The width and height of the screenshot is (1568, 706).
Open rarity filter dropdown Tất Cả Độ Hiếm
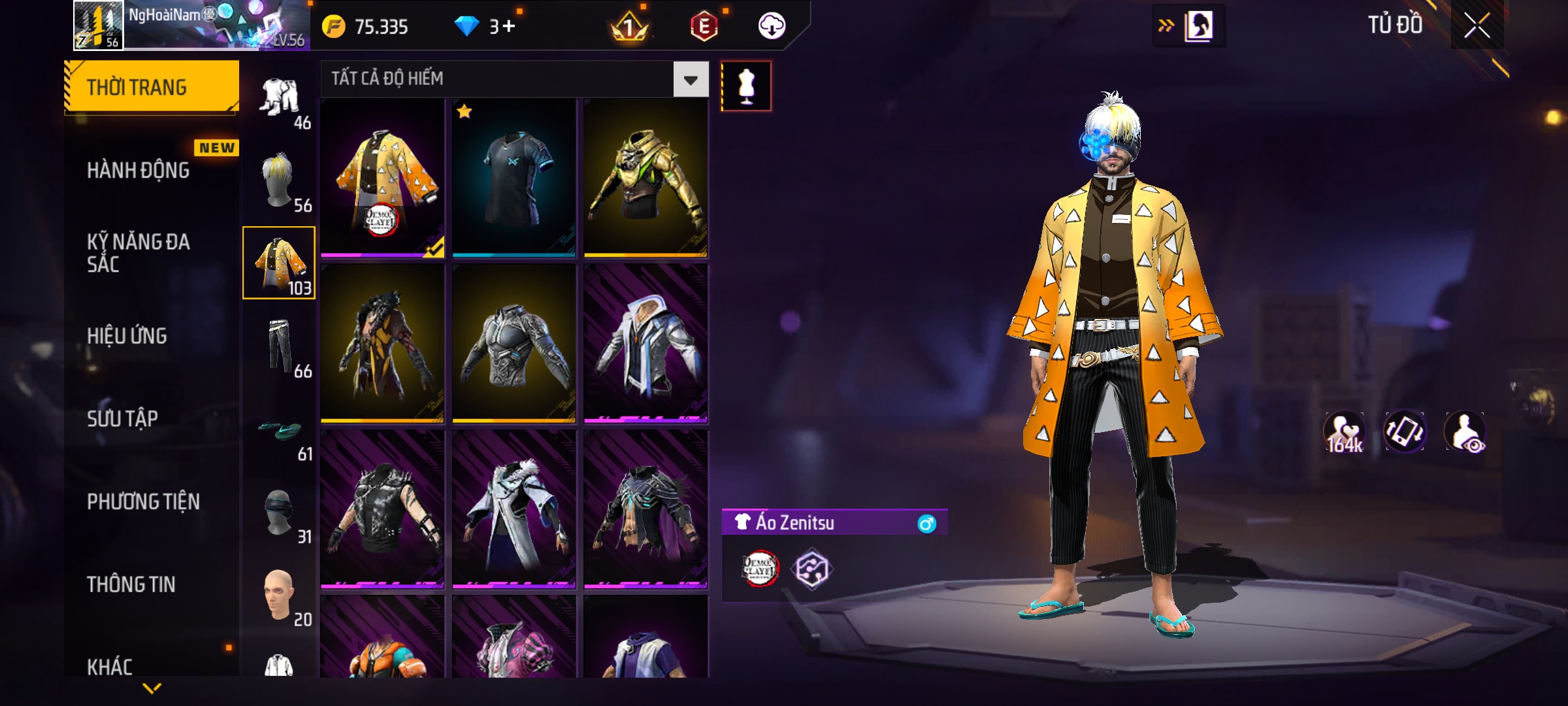click(x=691, y=80)
